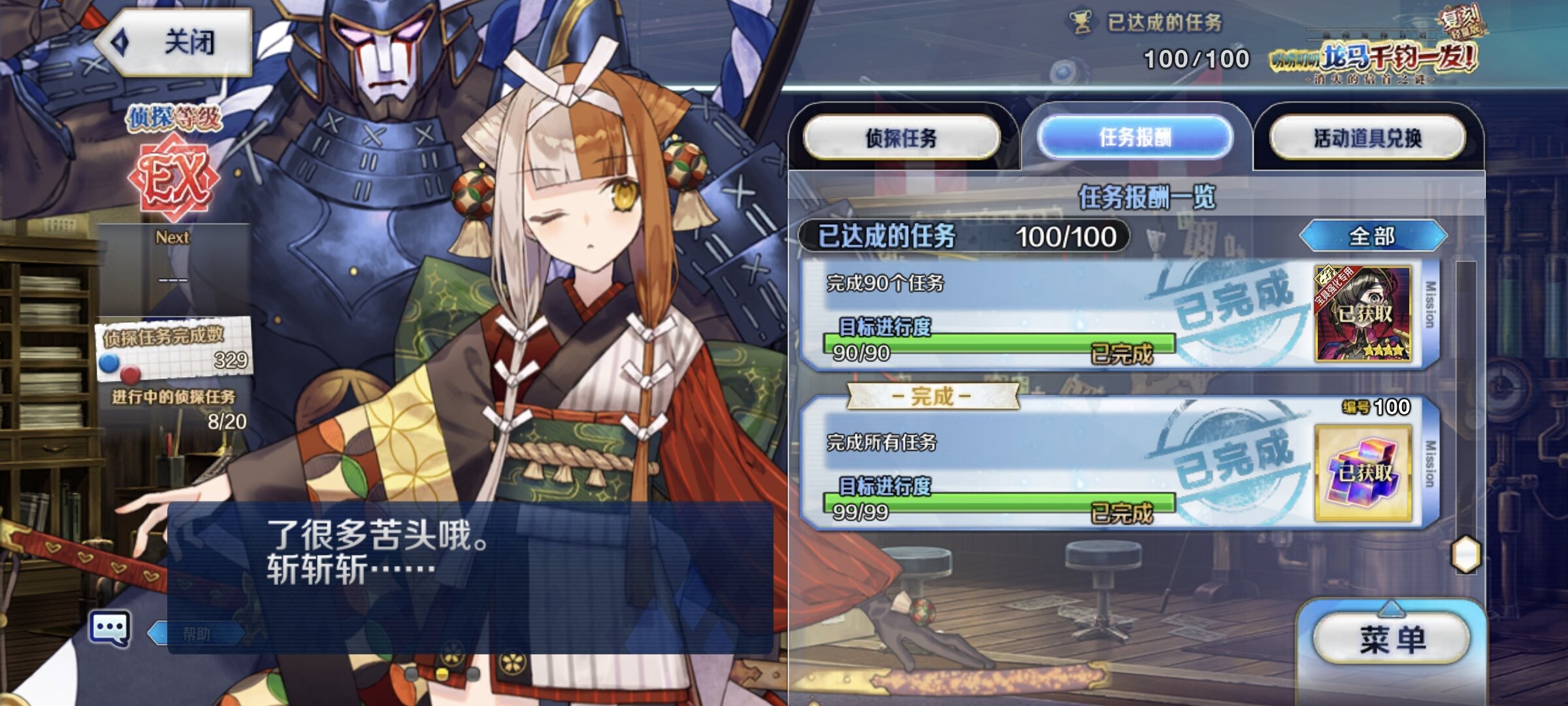Screen dimensions: 1568x706
Task: Open the speech bubble dialogue icon
Action: (110, 629)
